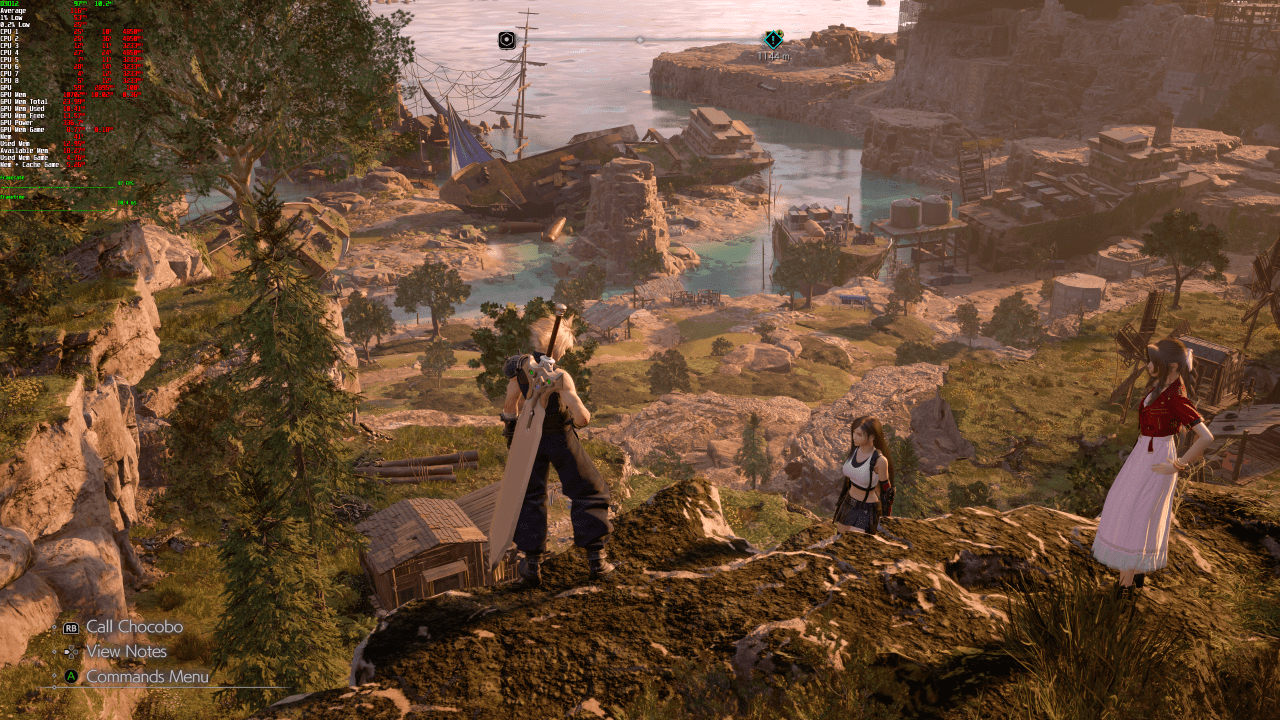The height and width of the screenshot is (720, 1280).
Task: Click the D3D12 label in the overlay
Action: tap(12, 5)
